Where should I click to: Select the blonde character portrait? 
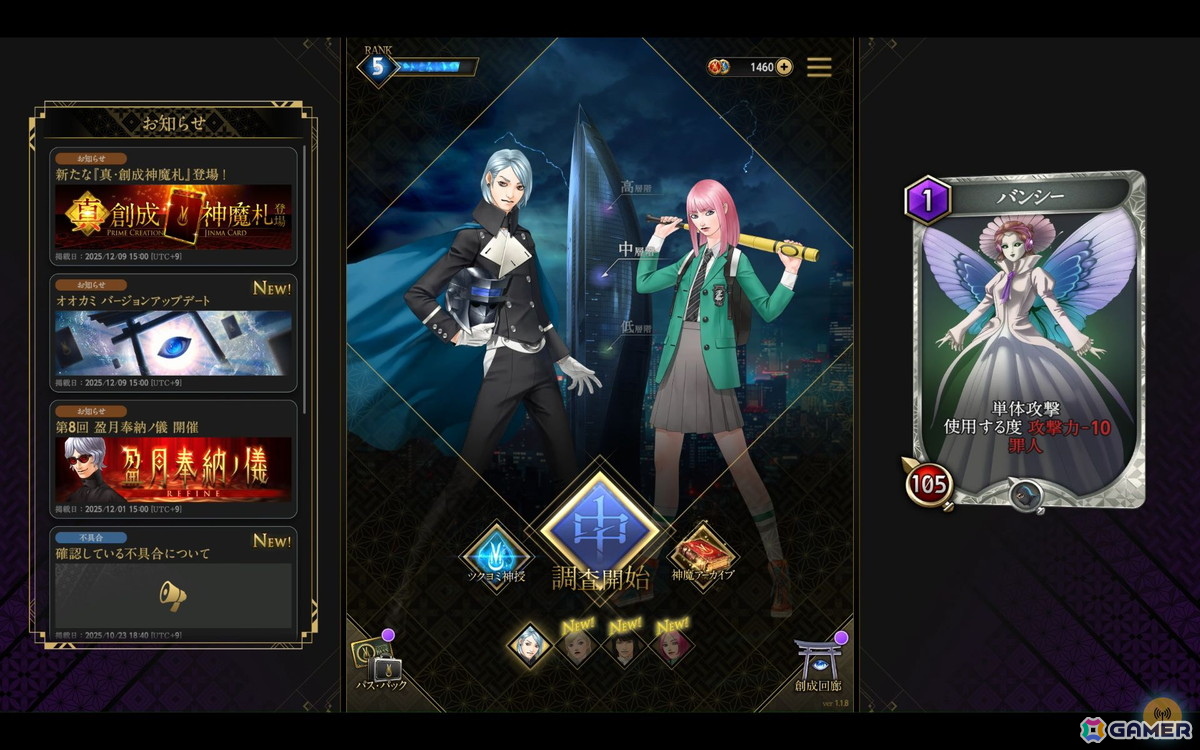click(x=577, y=647)
